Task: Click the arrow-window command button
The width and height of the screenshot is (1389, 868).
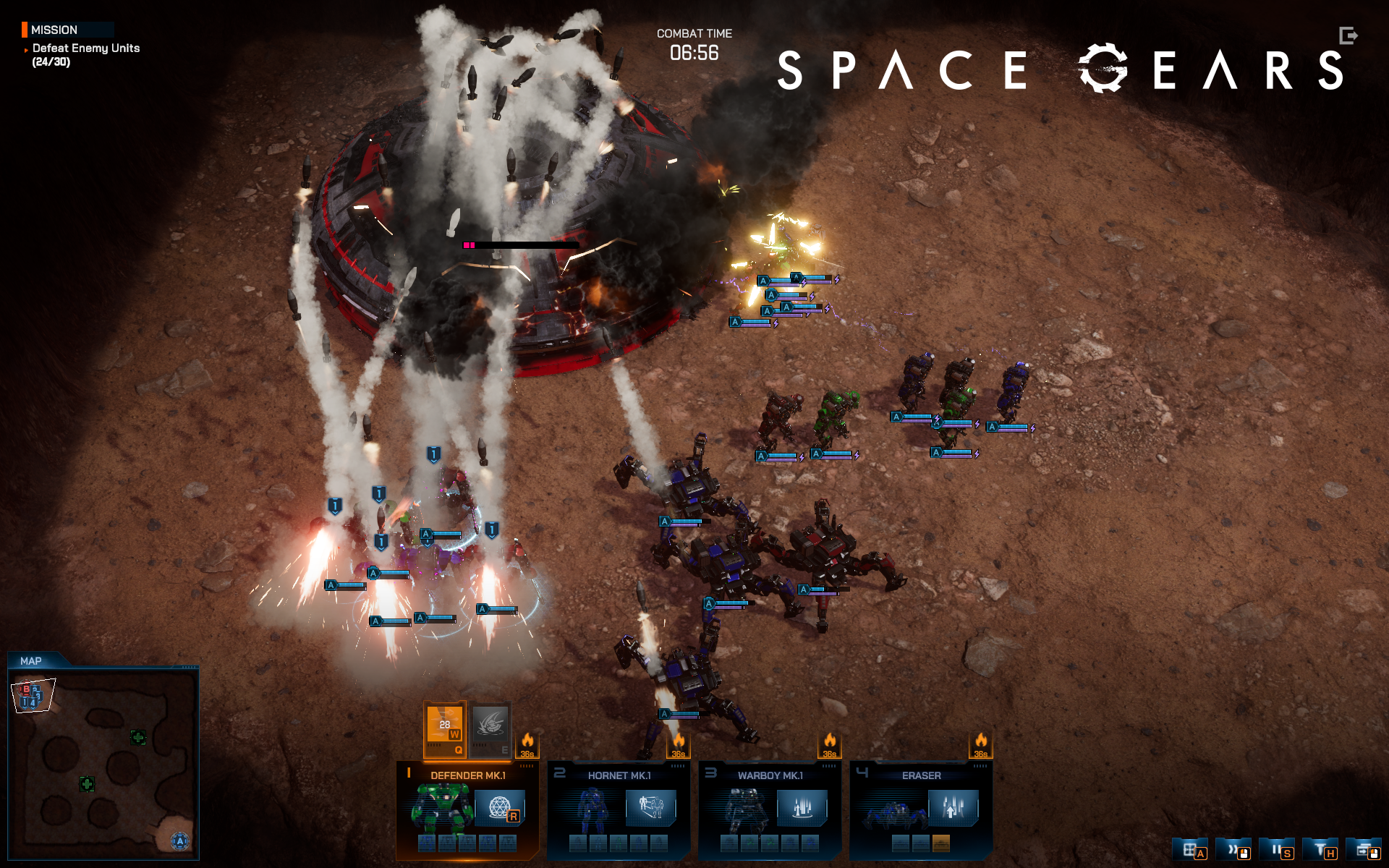Action: [1365, 850]
